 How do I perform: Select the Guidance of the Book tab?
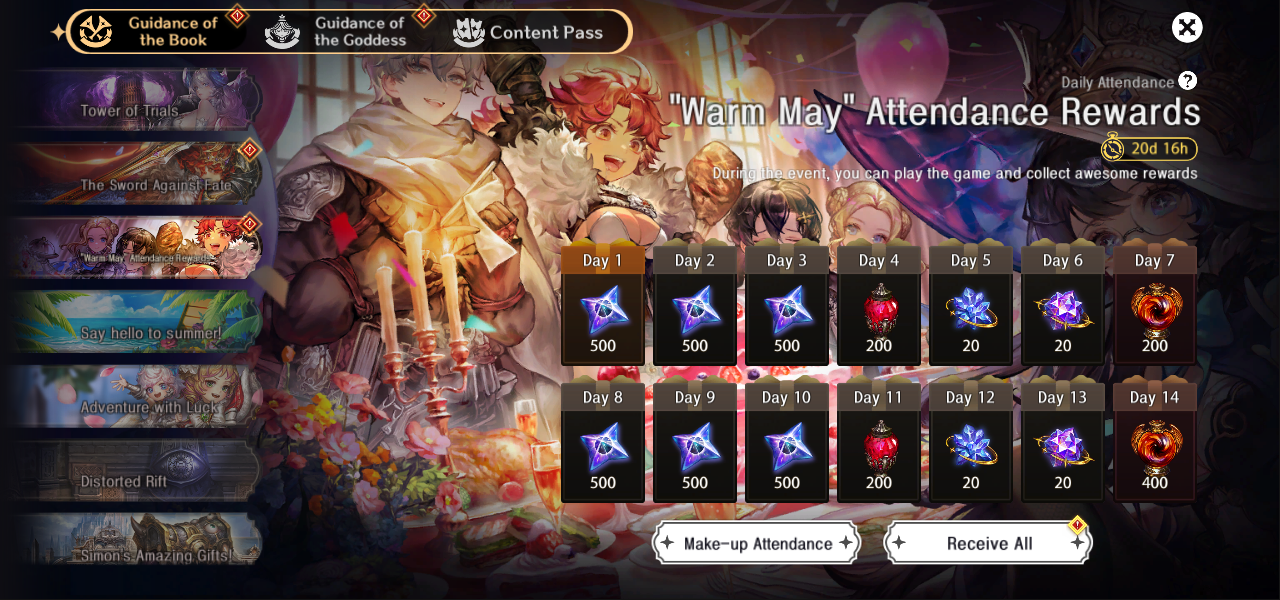coord(152,31)
